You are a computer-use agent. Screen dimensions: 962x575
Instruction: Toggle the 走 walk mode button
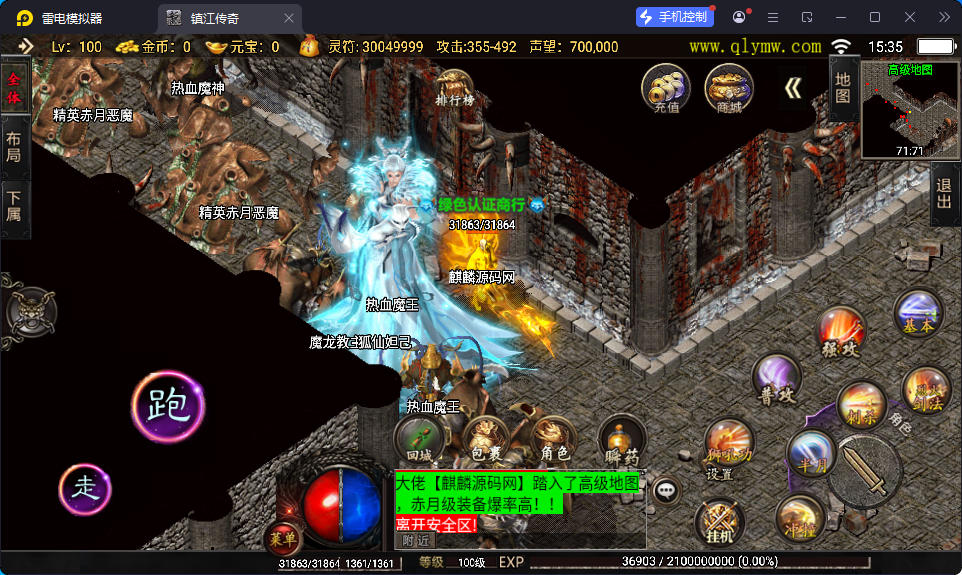click(86, 488)
